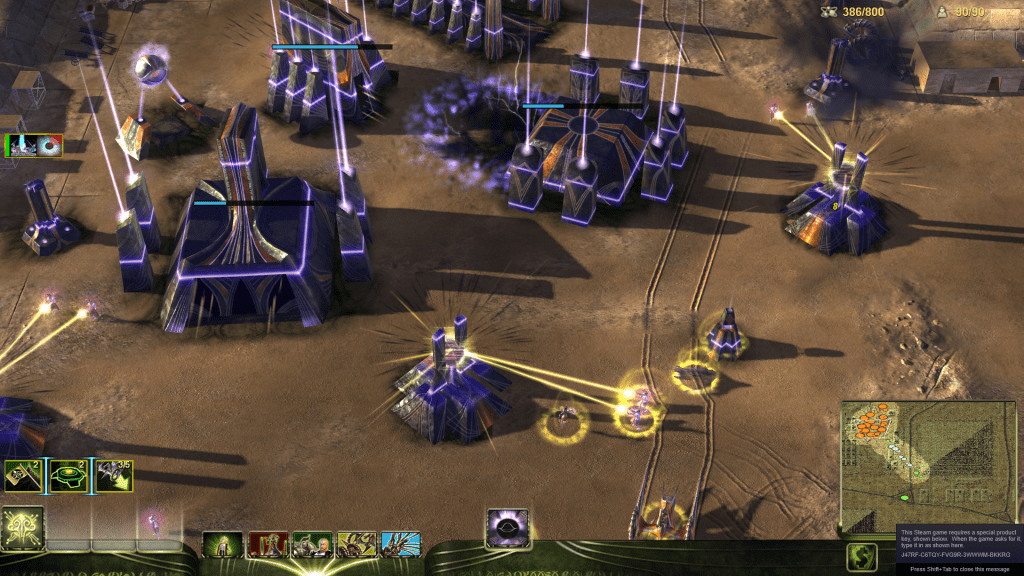Select the green glowing figure portrait
Image resolution: width=1024 pixels, height=576 pixels.
pos(222,545)
